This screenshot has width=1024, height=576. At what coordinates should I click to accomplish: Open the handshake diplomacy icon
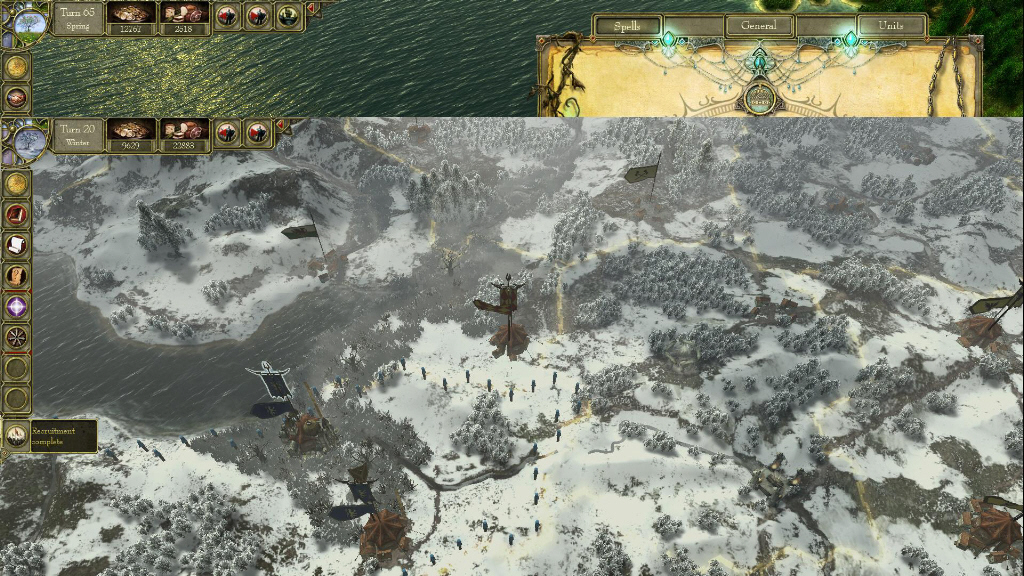pos(16,98)
